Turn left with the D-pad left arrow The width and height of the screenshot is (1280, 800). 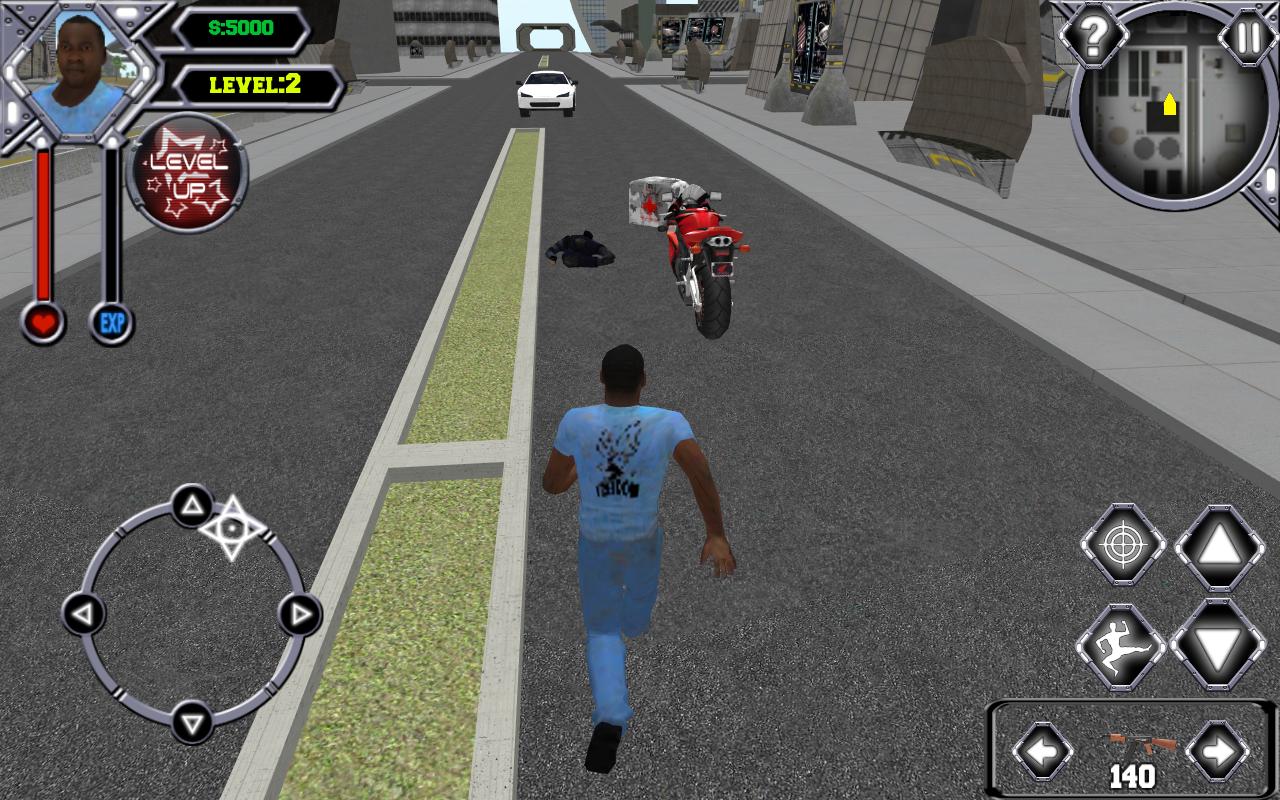tap(84, 613)
